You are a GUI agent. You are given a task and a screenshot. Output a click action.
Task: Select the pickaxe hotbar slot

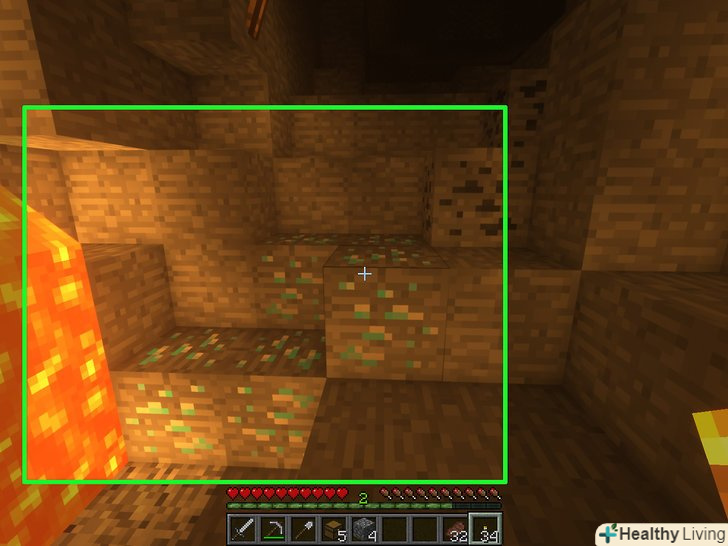(x=274, y=529)
